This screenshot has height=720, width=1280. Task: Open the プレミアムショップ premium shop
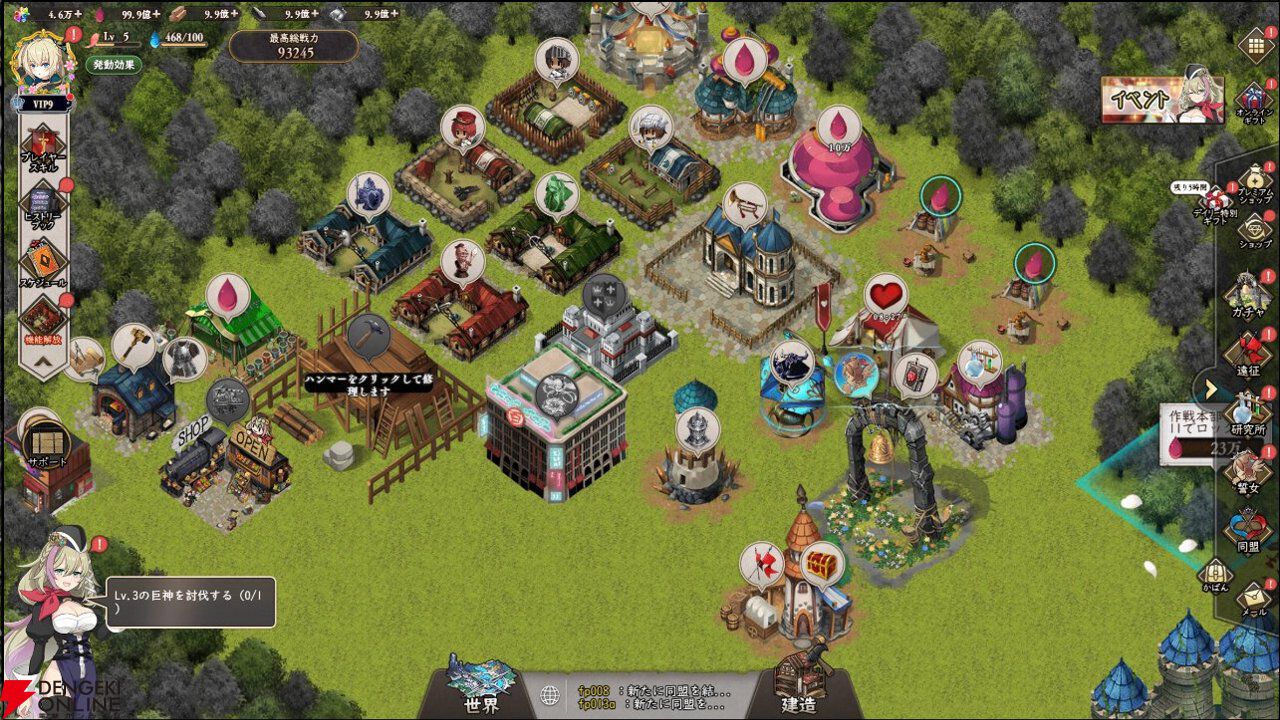click(1254, 183)
